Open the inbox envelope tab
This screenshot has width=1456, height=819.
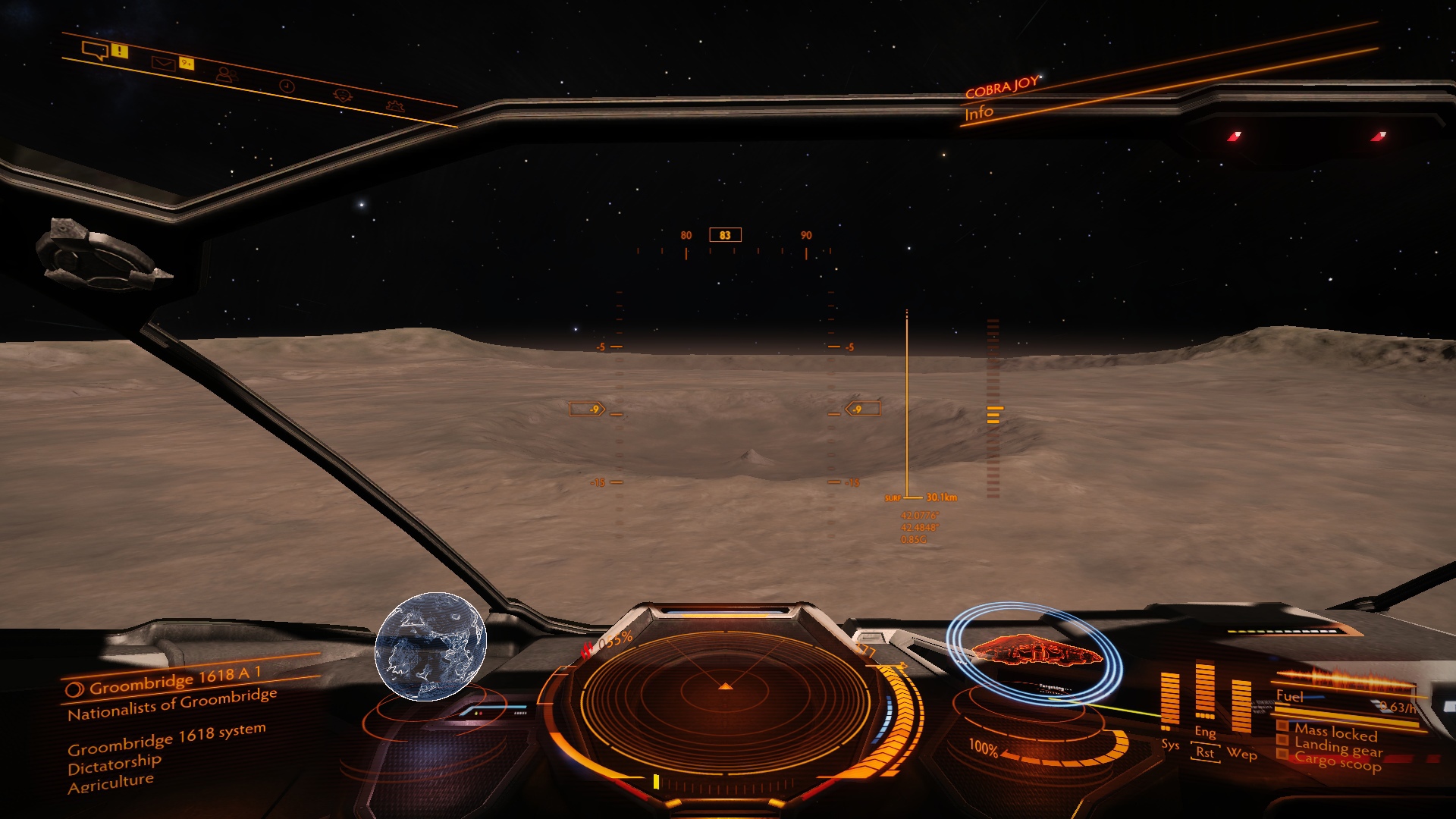[162, 64]
